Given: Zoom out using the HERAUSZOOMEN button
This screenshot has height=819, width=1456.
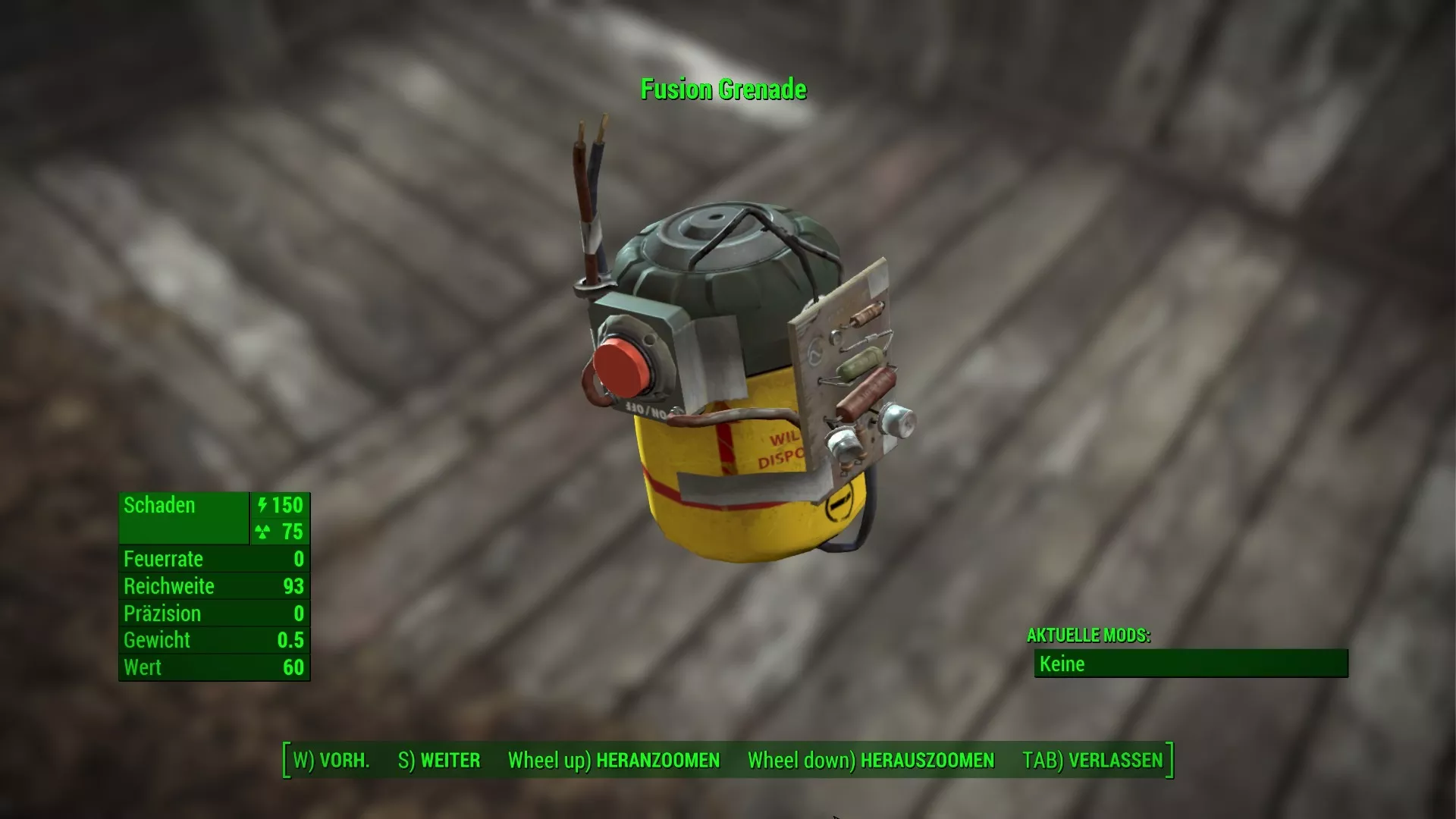Looking at the screenshot, I should point(871,761).
